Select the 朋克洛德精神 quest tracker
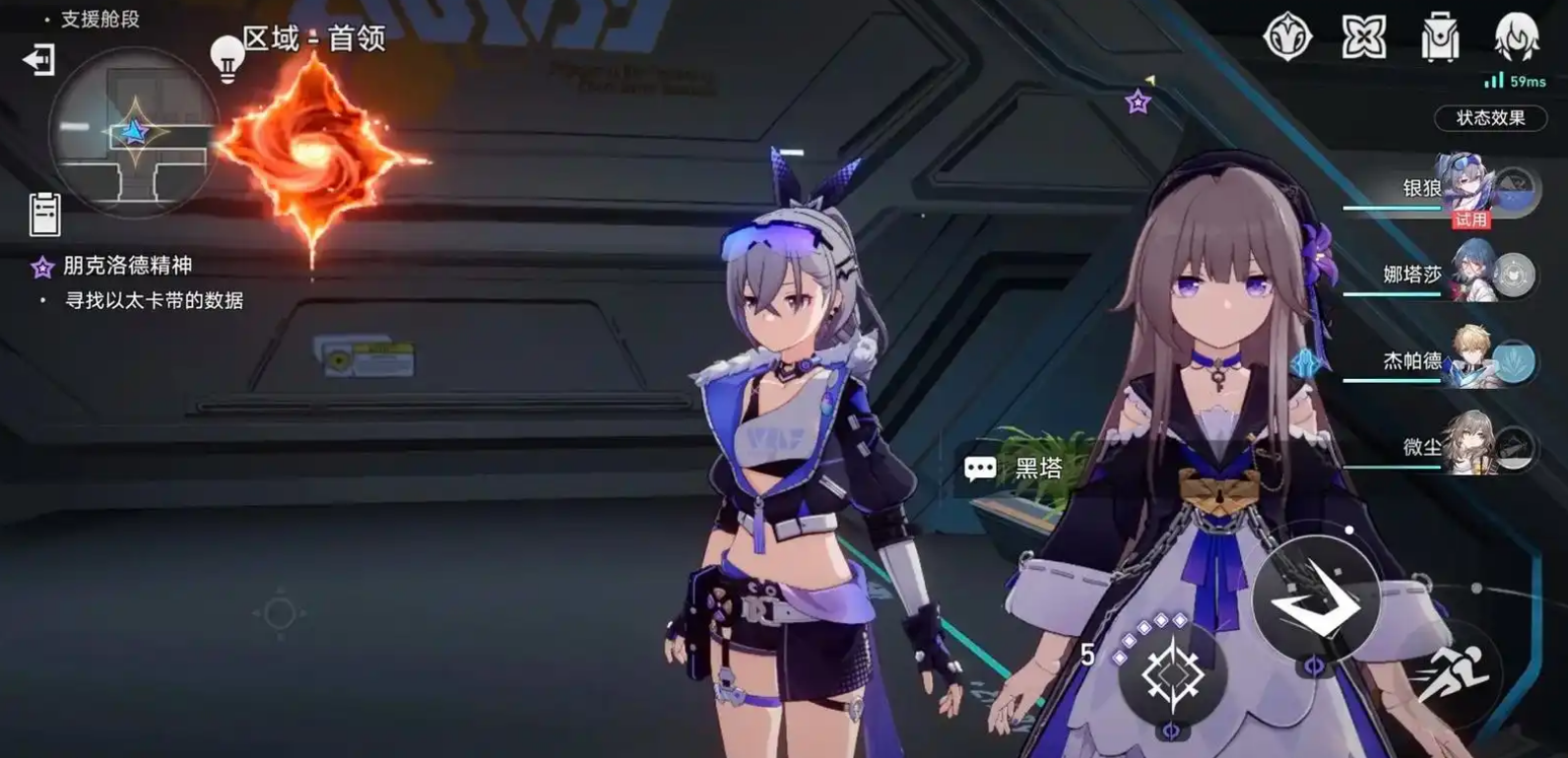Viewport: 1568px width, 758px height. tap(126, 266)
